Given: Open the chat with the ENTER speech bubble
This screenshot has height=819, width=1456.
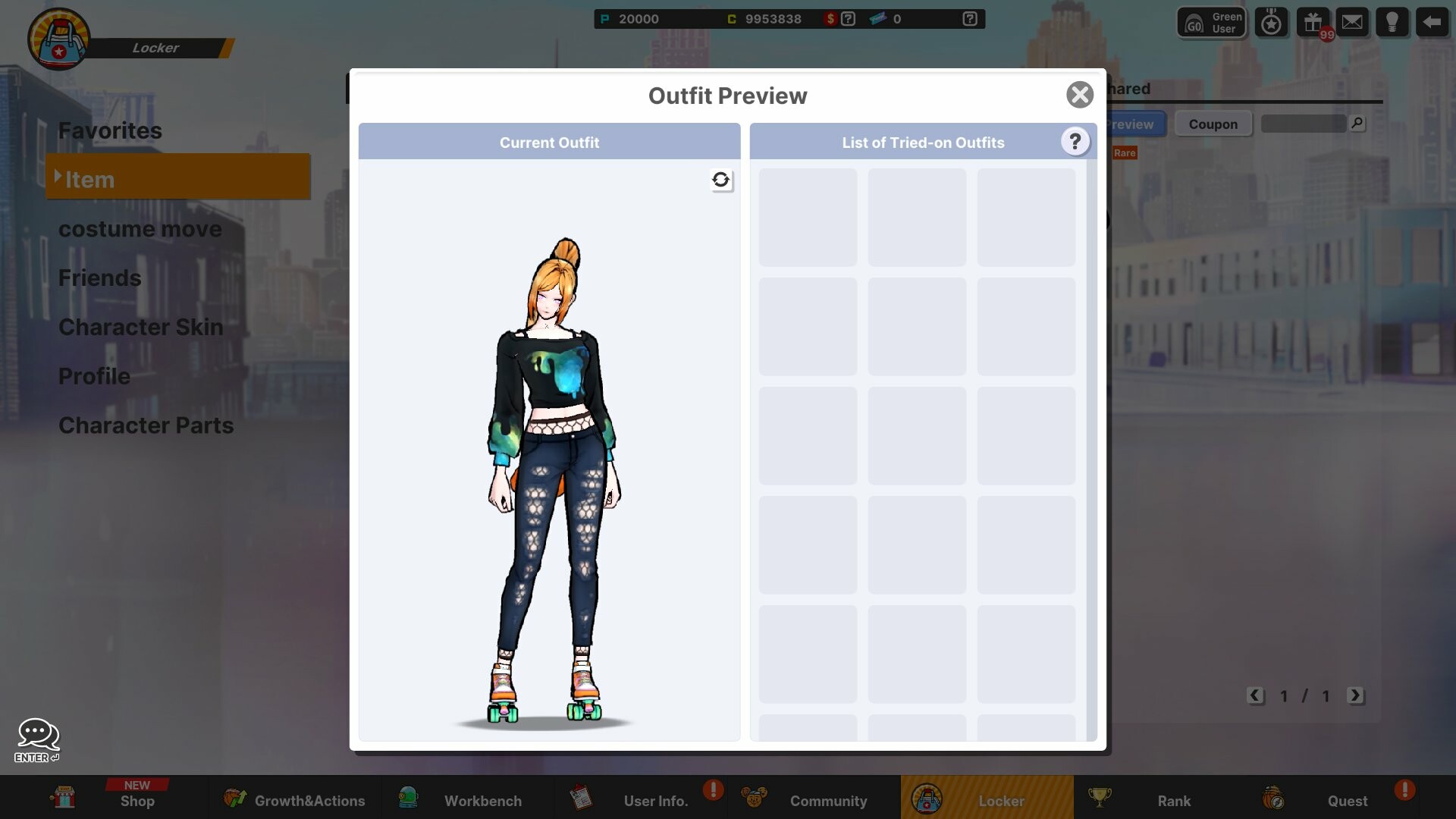Looking at the screenshot, I should coord(36,733).
